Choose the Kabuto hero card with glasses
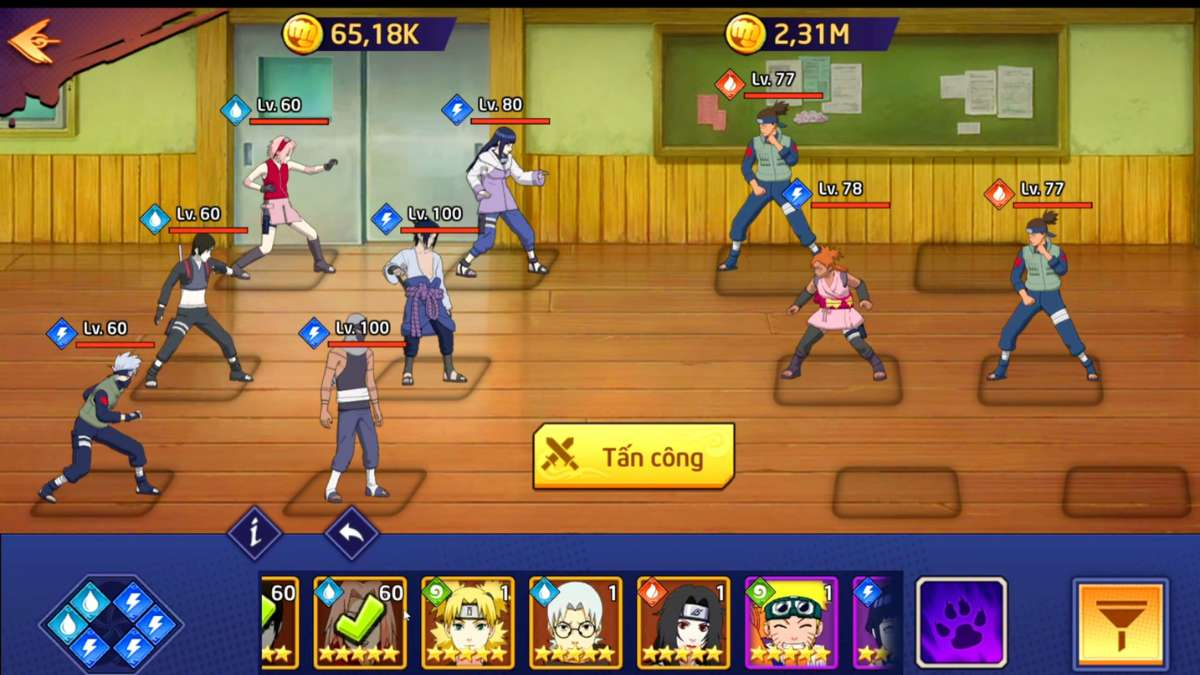 575,622
